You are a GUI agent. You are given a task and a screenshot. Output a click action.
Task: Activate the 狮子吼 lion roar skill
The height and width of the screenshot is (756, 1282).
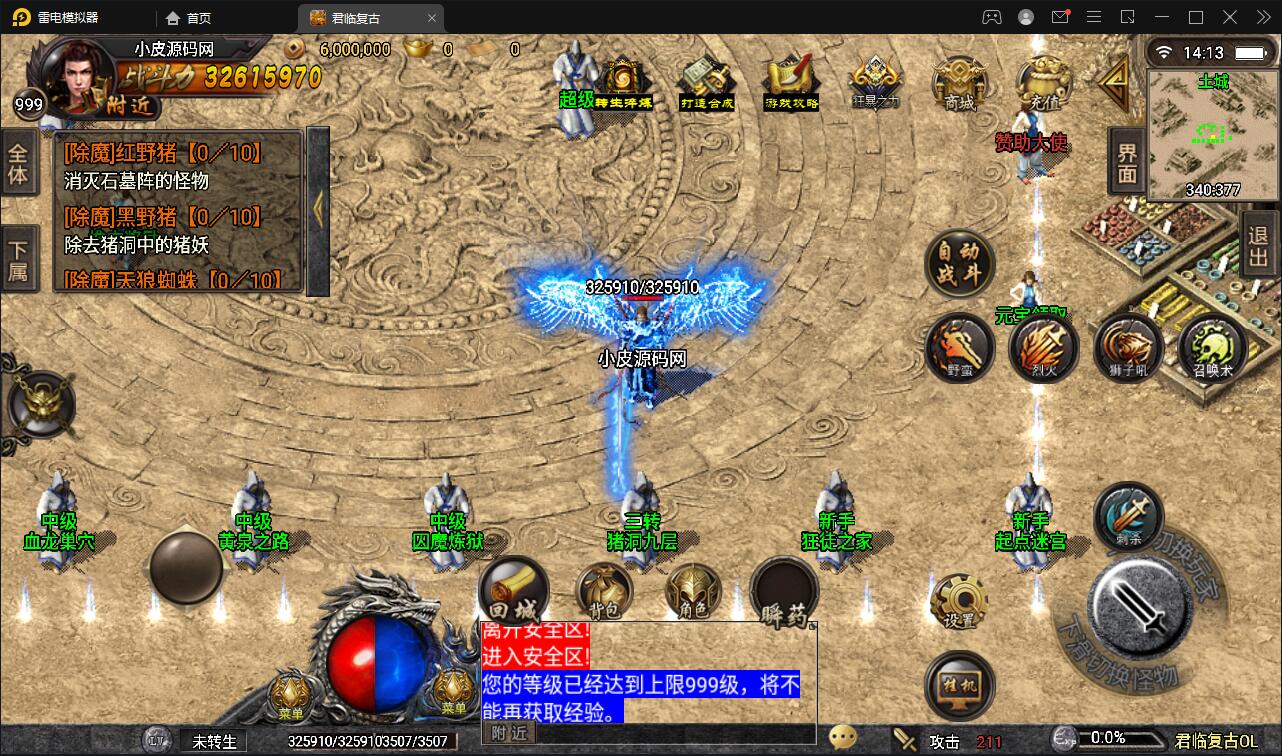[x=1128, y=347]
